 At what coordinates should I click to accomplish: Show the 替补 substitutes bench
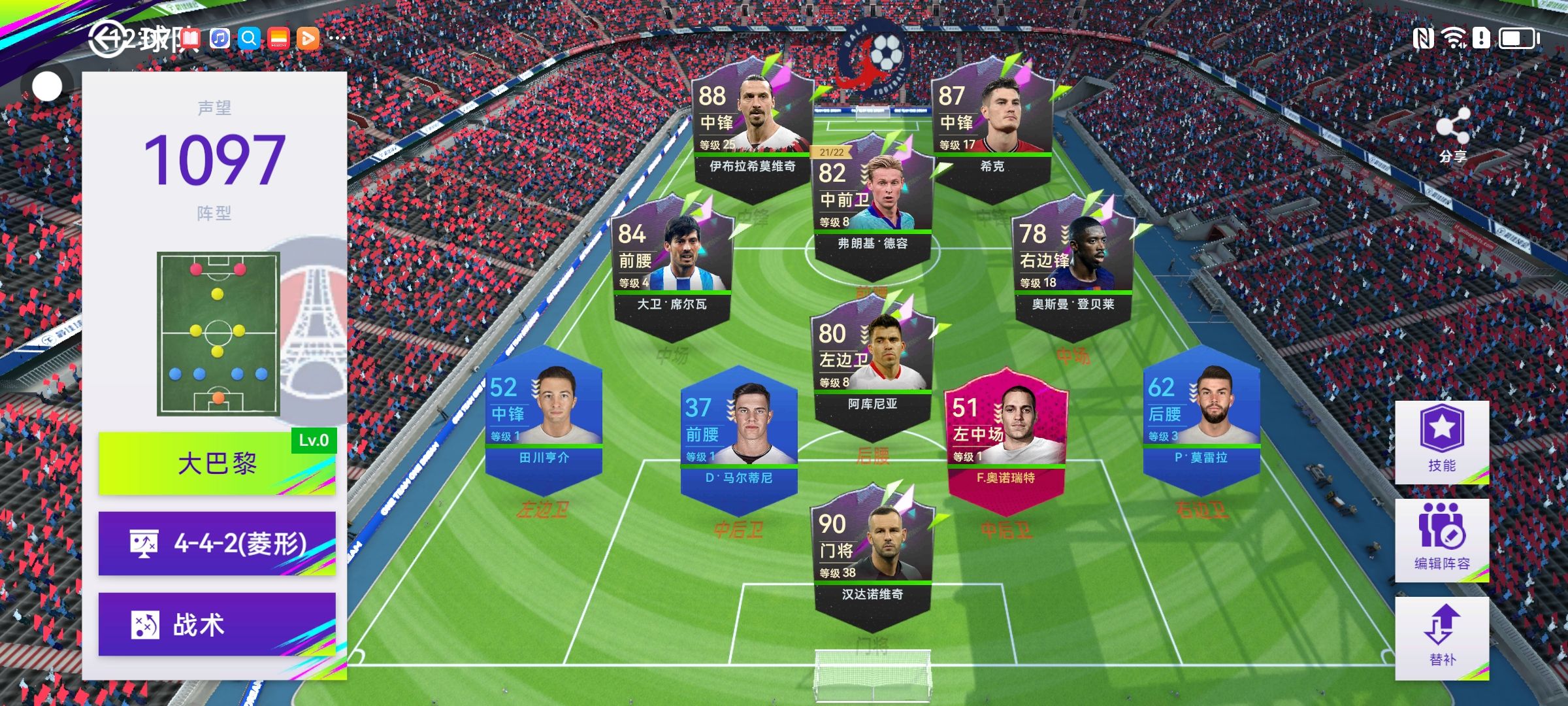click(1442, 637)
